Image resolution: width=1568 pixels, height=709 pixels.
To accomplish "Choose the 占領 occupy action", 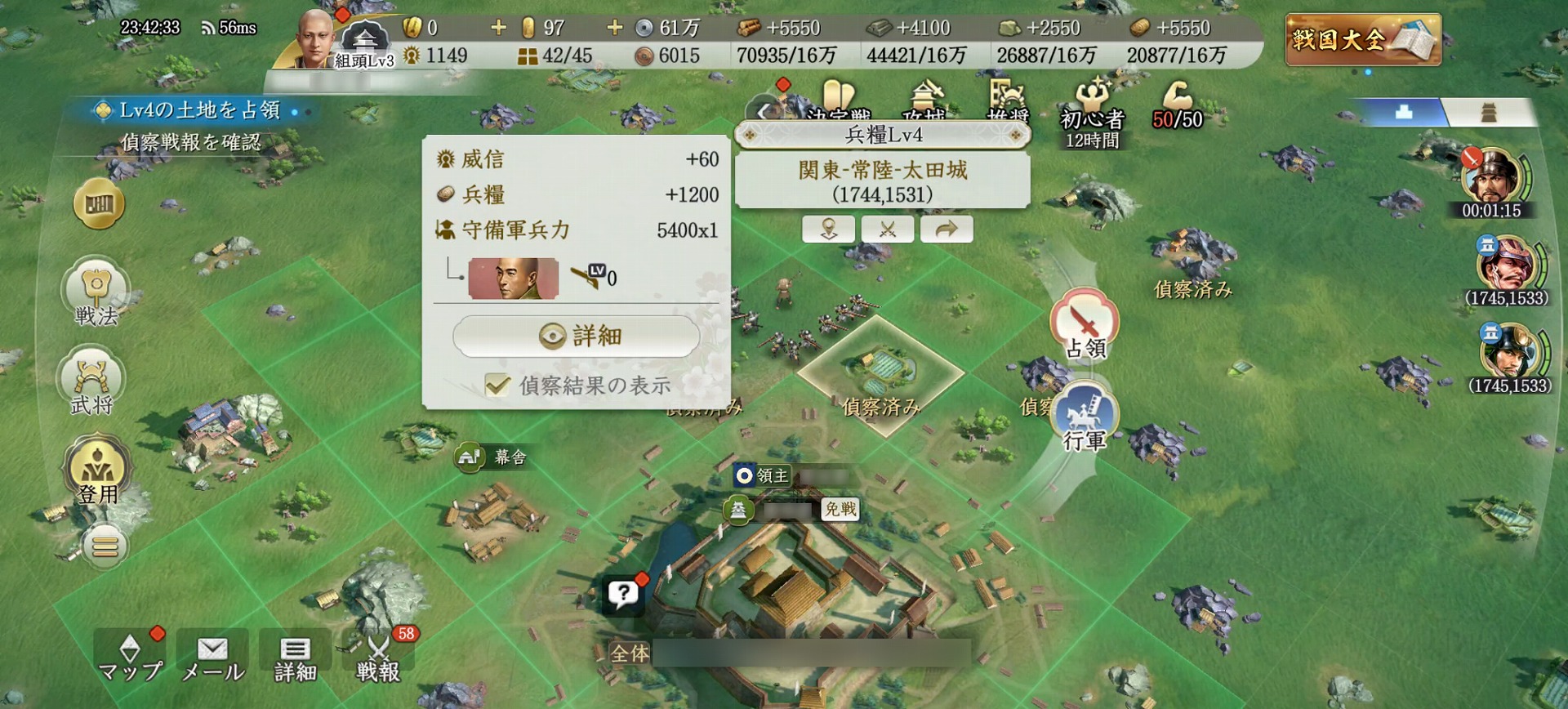I will [x=1084, y=324].
